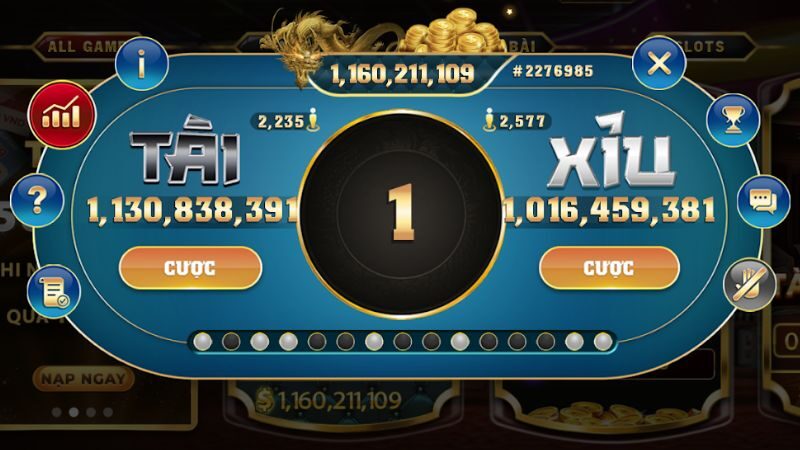
Task: Open the chat bubble icon
Action: pos(763,200)
